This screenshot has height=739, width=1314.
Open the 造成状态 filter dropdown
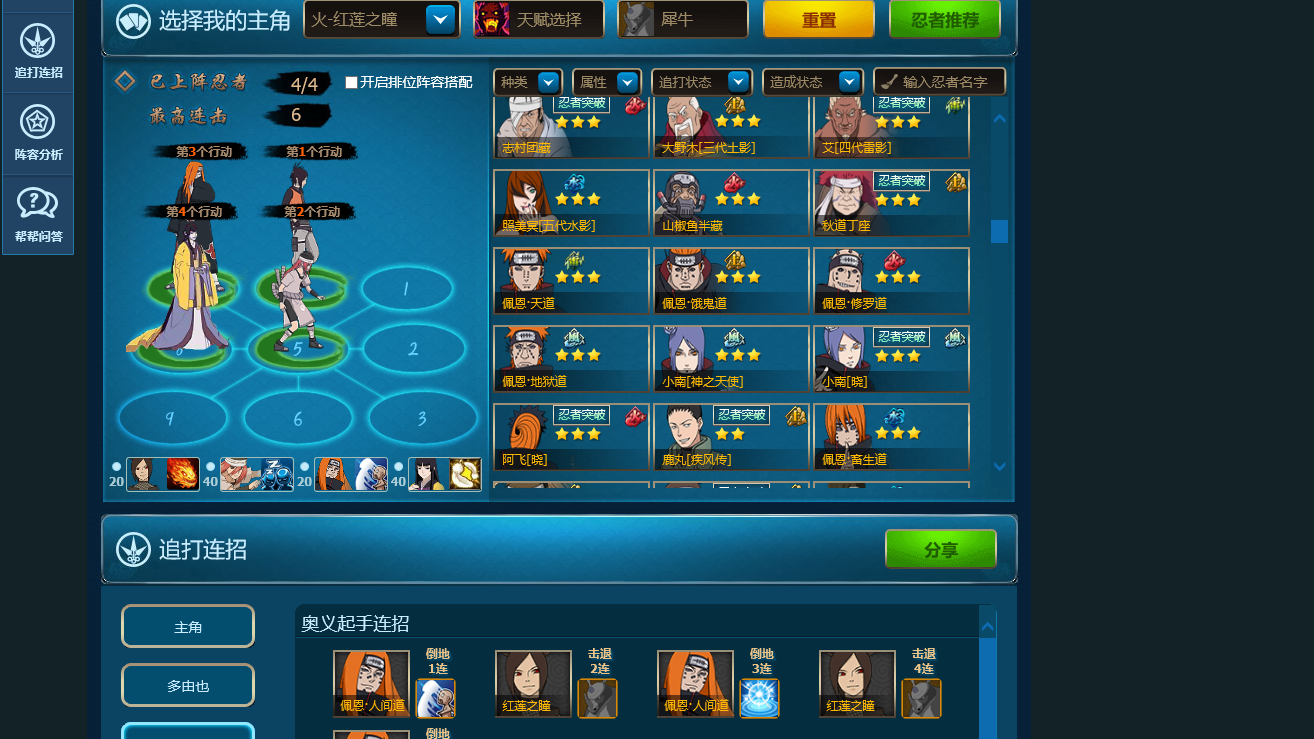click(x=812, y=82)
